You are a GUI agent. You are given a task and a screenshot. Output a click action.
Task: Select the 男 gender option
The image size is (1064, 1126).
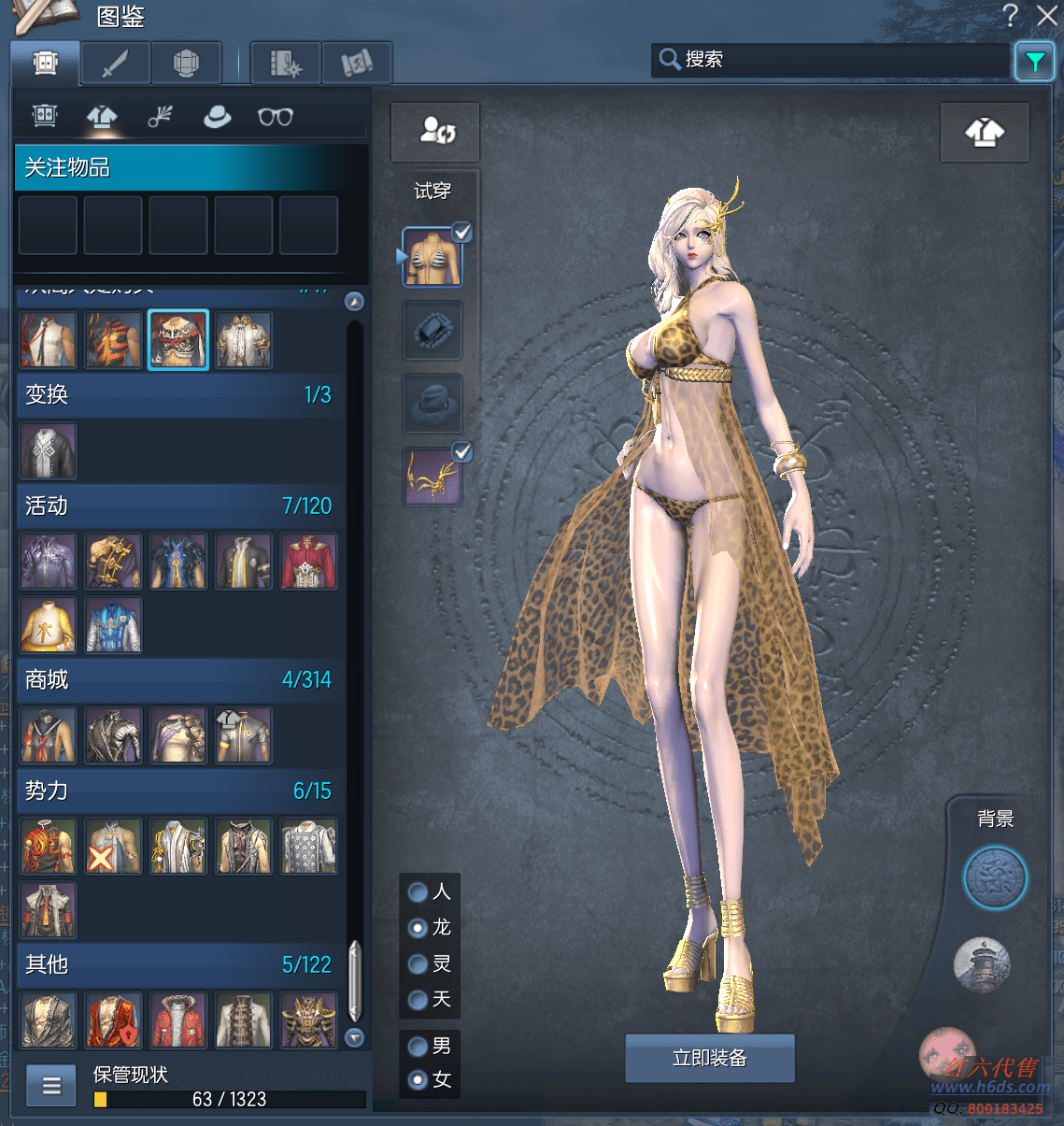pyautogui.click(x=419, y=1046)
